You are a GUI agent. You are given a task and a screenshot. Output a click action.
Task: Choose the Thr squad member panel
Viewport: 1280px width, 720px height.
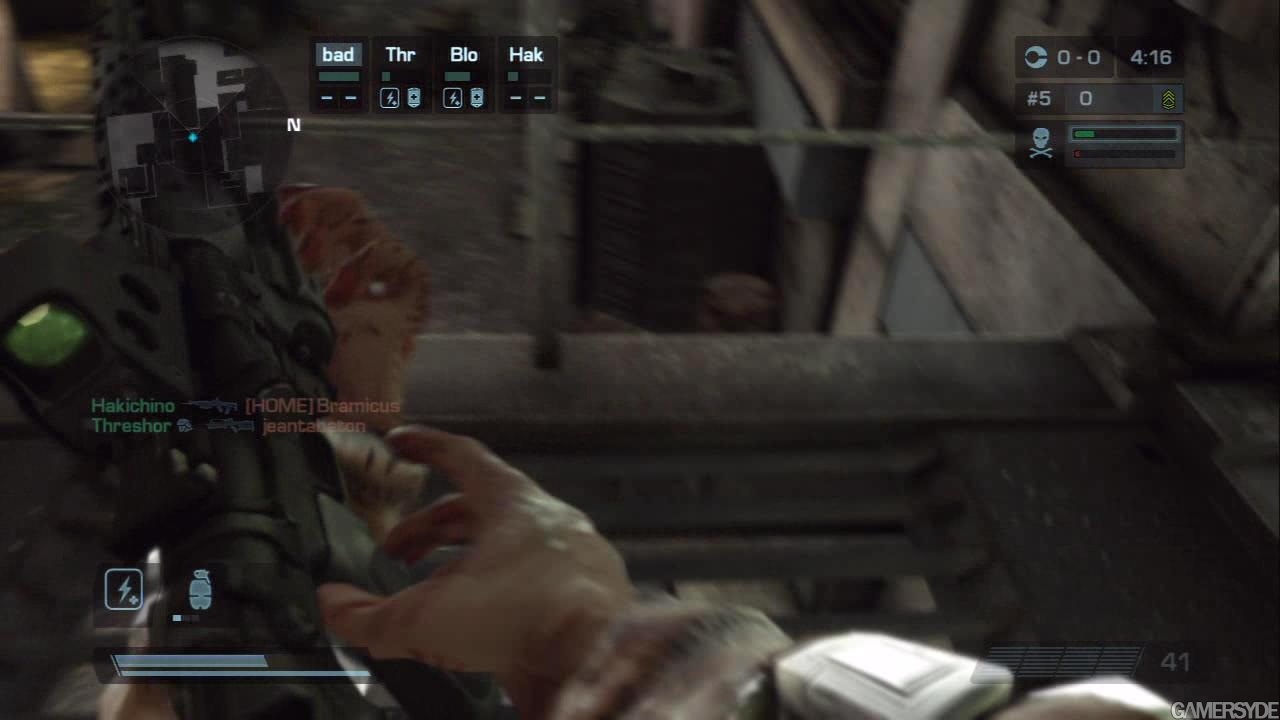[400, 76]
